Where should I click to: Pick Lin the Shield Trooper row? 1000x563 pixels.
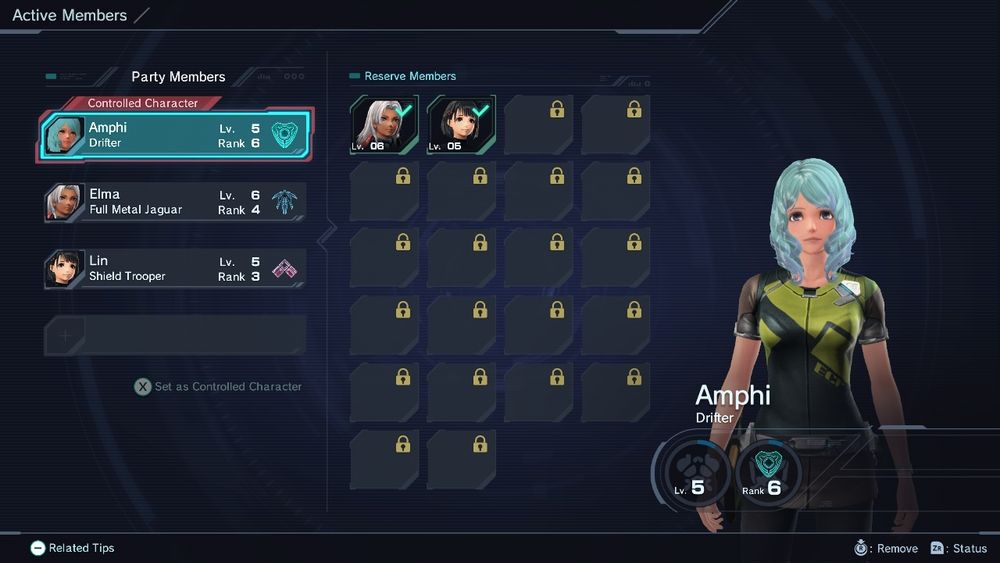(175, 268)
